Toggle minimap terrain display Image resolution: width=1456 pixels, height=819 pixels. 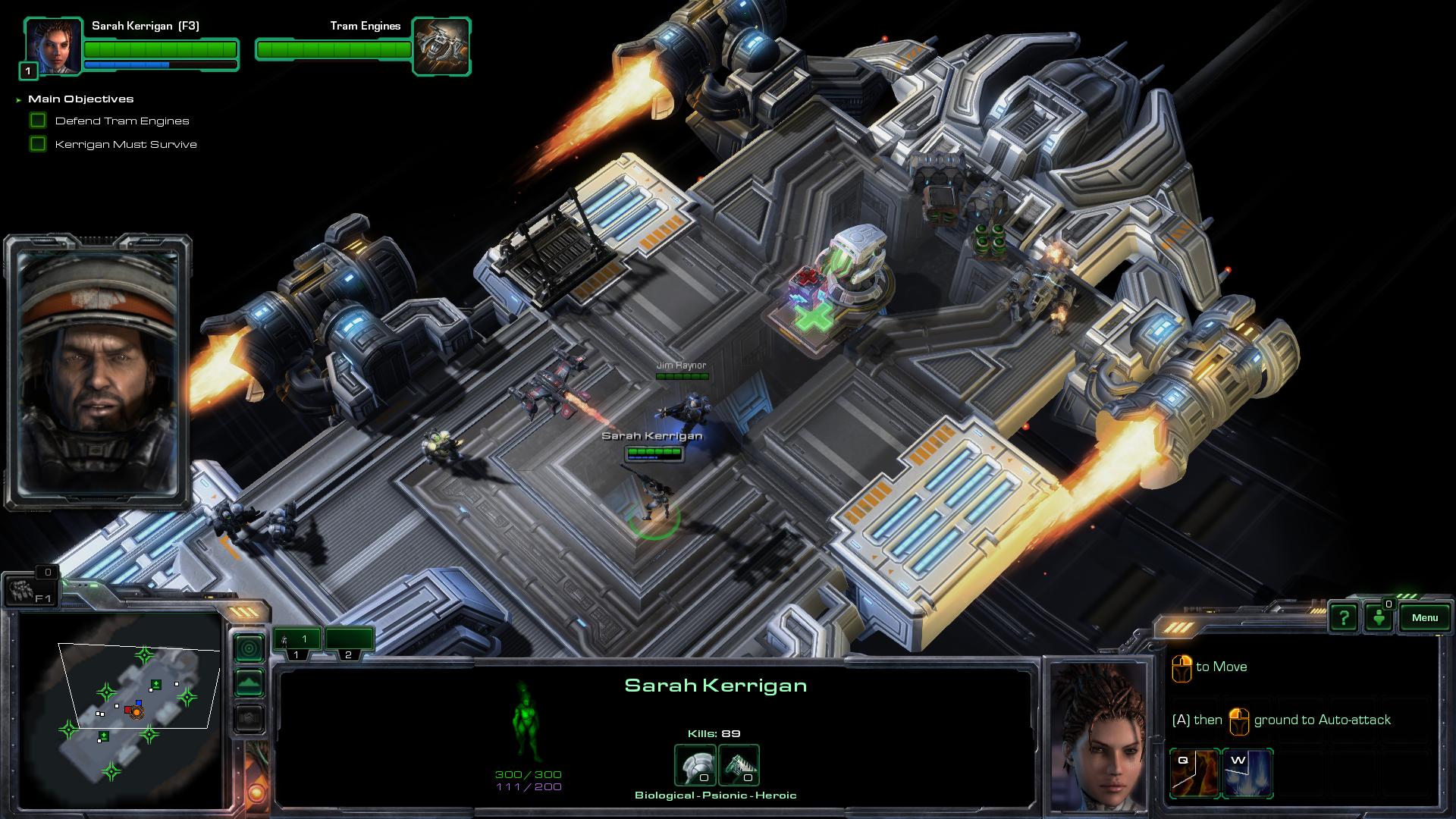click(x=249, y=682)
